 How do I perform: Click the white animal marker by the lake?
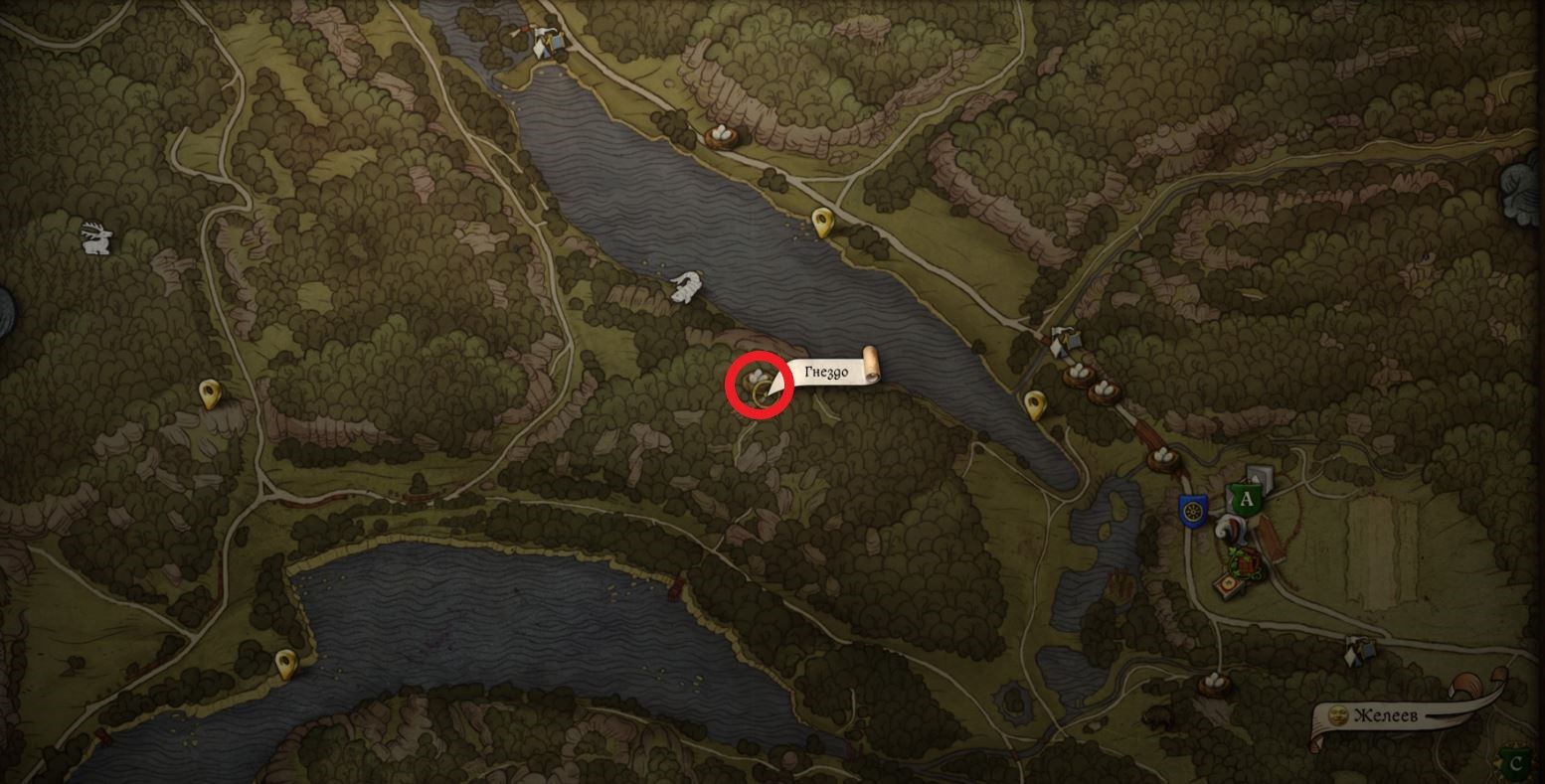click(x=684, y=287)
